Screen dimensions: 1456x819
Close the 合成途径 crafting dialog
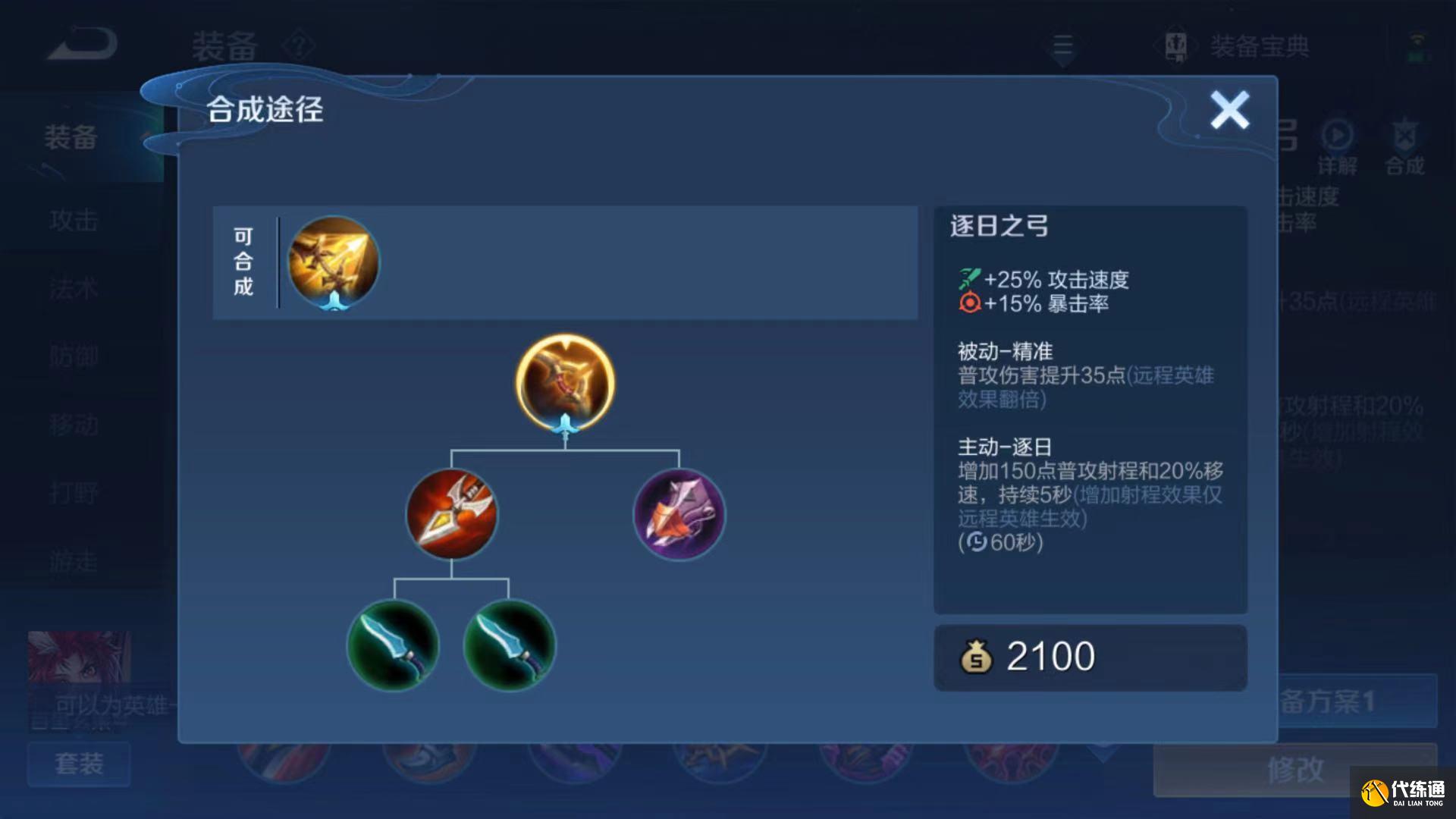(x=1230, y=109)
